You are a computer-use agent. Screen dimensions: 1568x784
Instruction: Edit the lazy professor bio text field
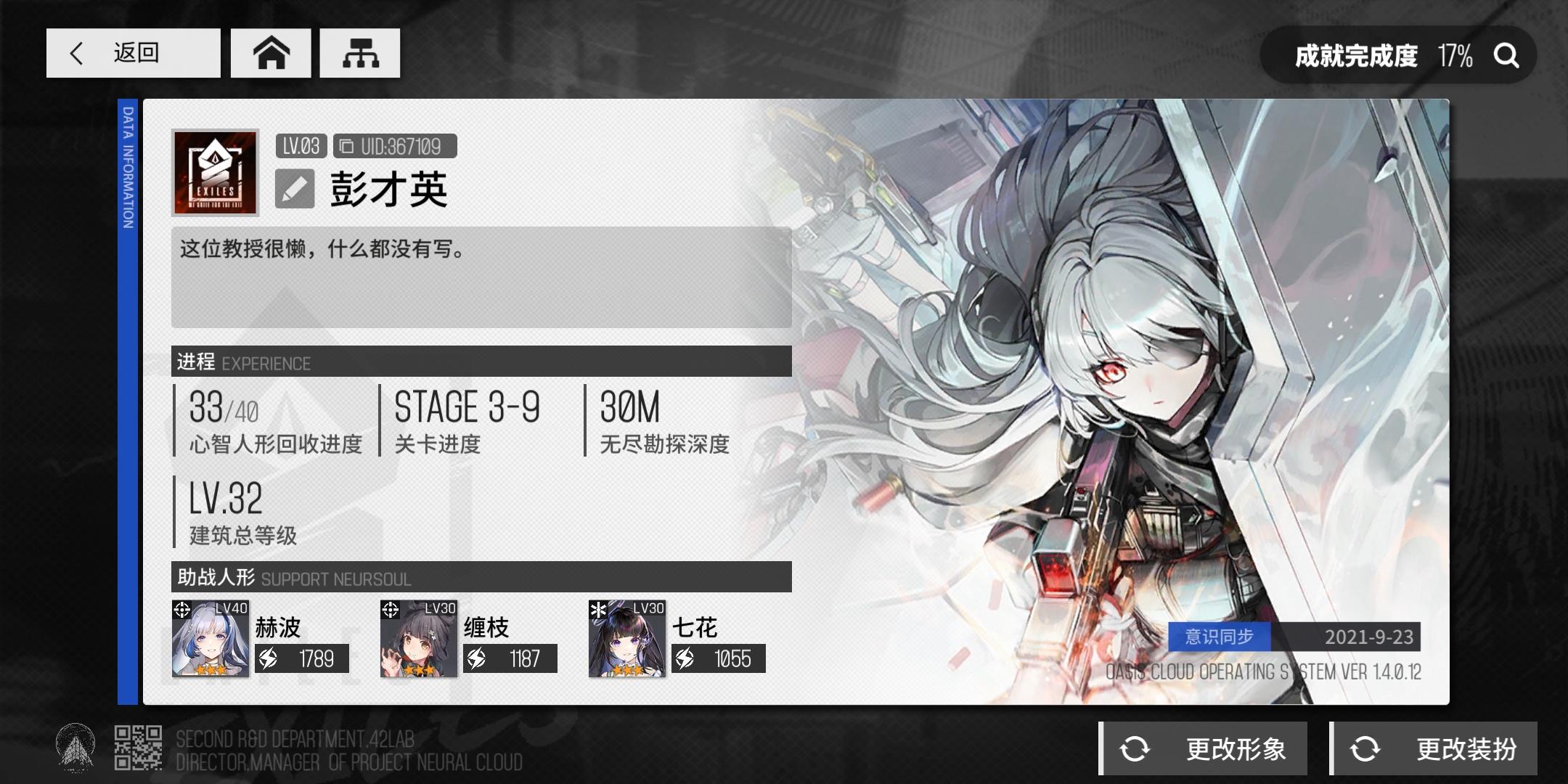click(479, 277)
